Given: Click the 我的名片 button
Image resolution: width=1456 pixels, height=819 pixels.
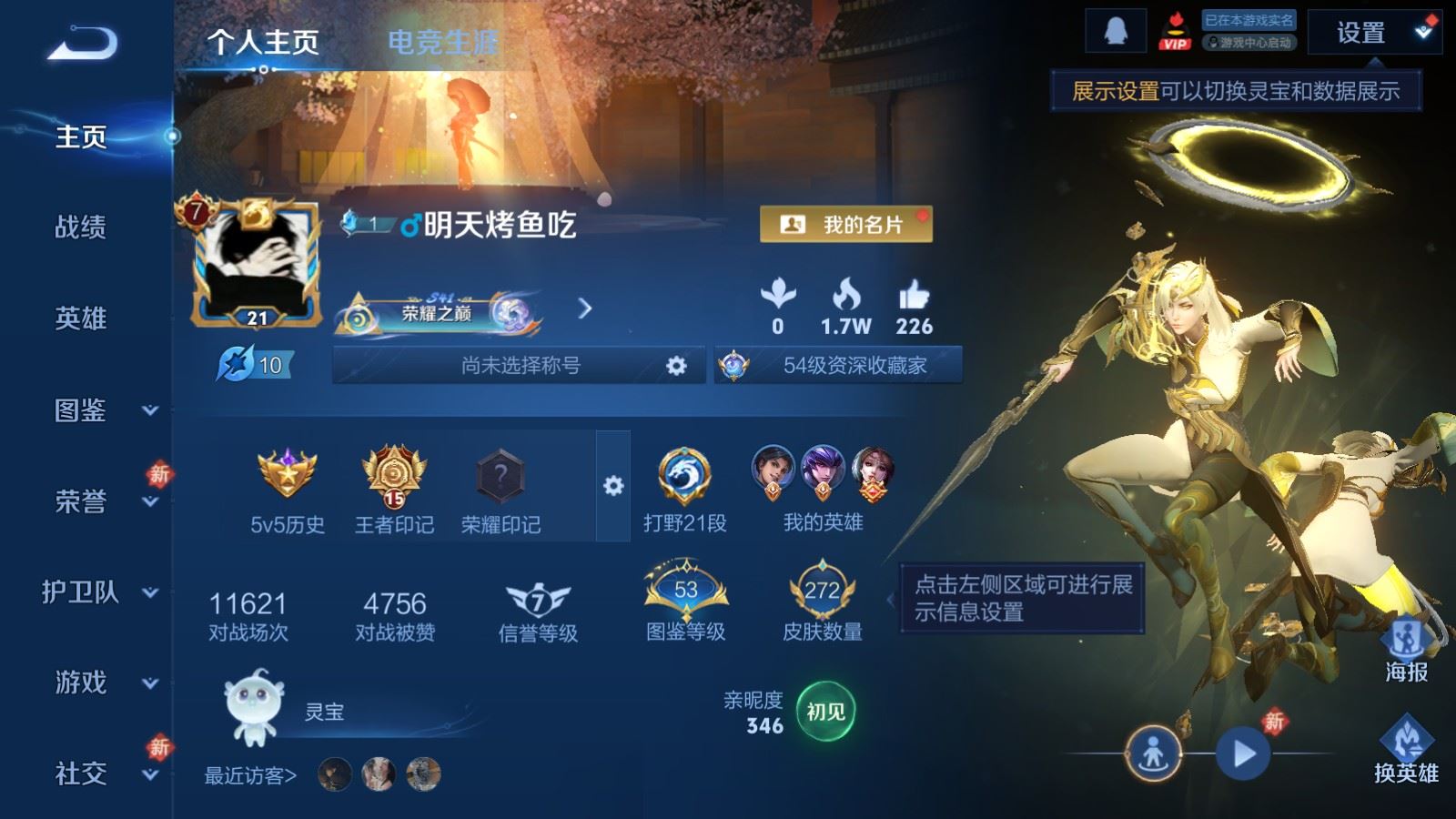Looking at the screenshot, I should 846,223.
